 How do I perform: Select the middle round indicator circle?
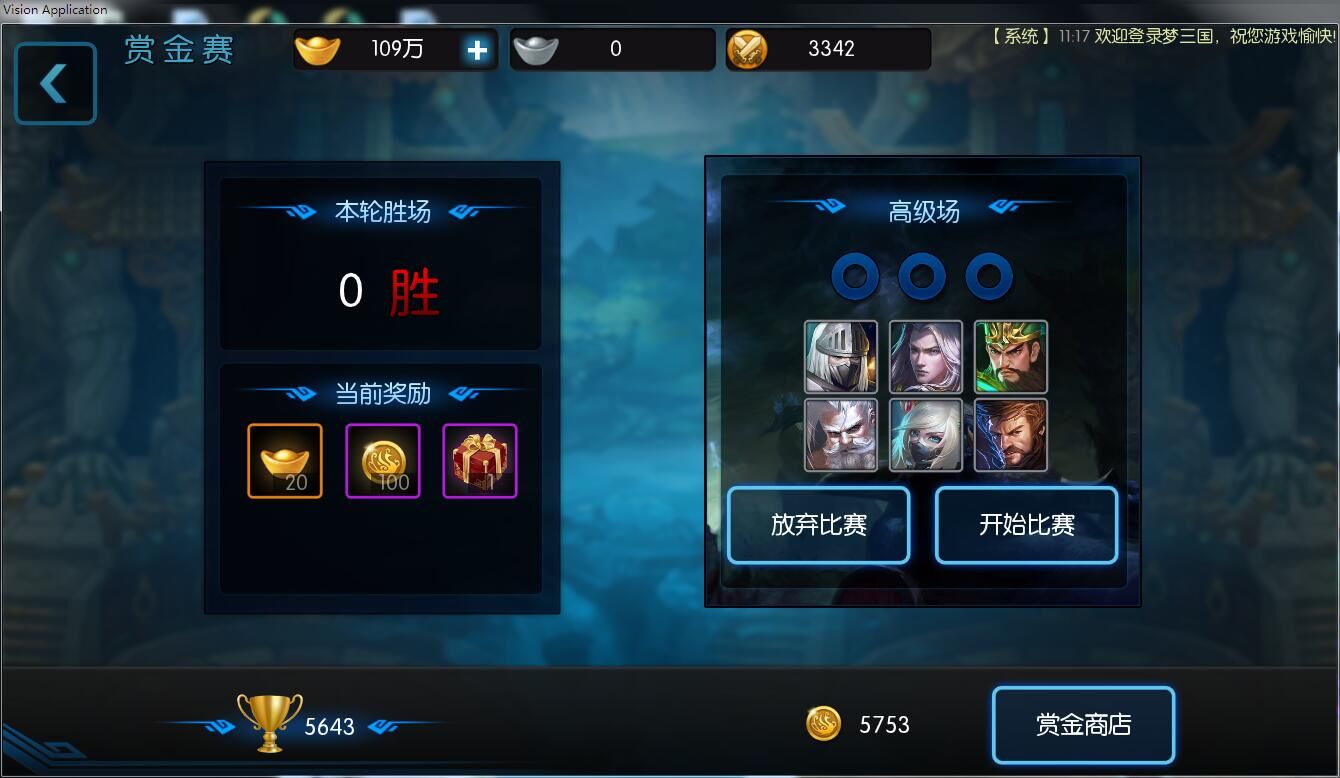[922, 276]
